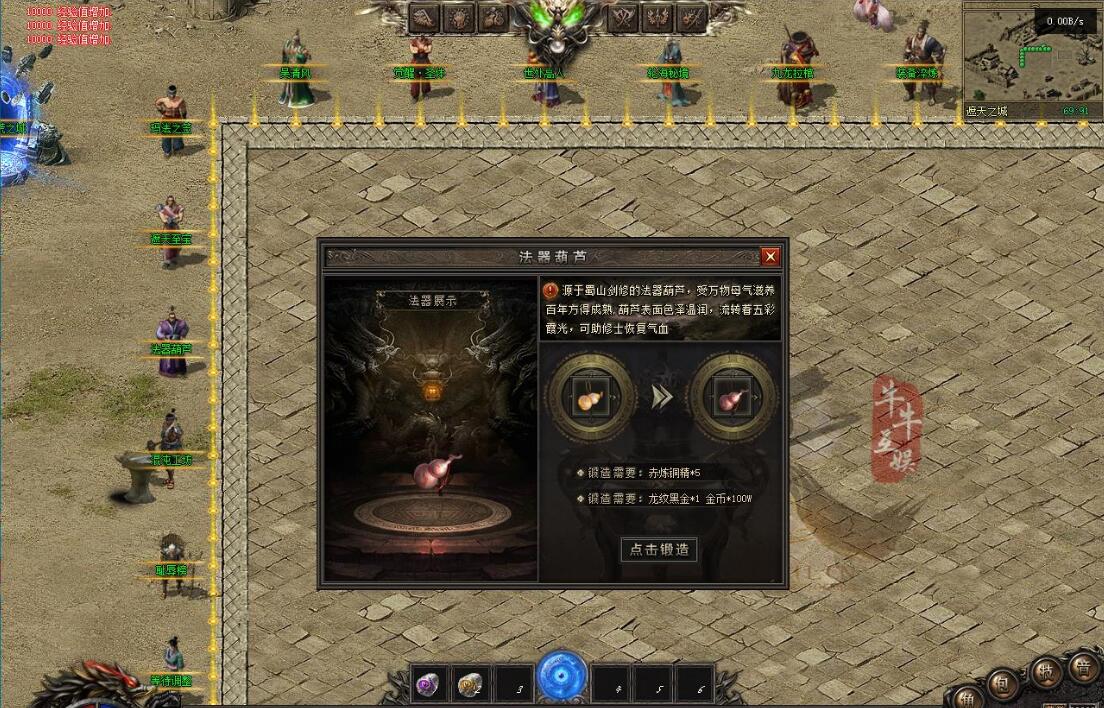Viewport: 1104px width, 708px height.
Task: Click the 点击锻造 forge button
Action: [x=659, y=549]
